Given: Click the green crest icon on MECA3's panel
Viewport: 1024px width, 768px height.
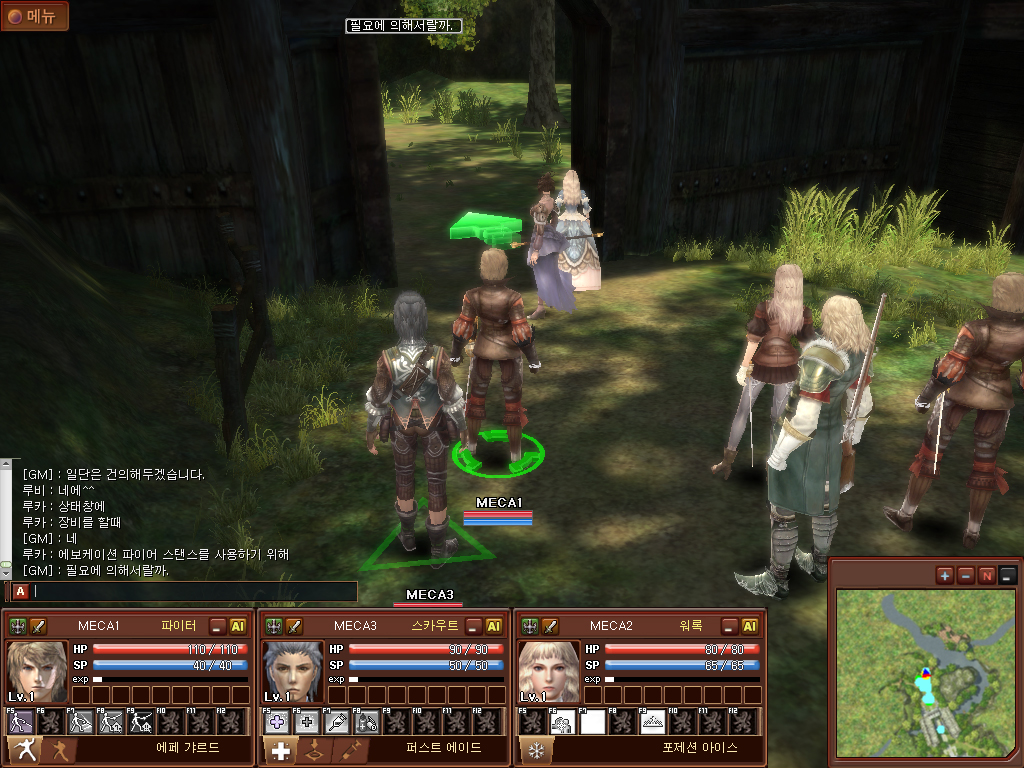Looking at the screenshot, I should point(273,627).
